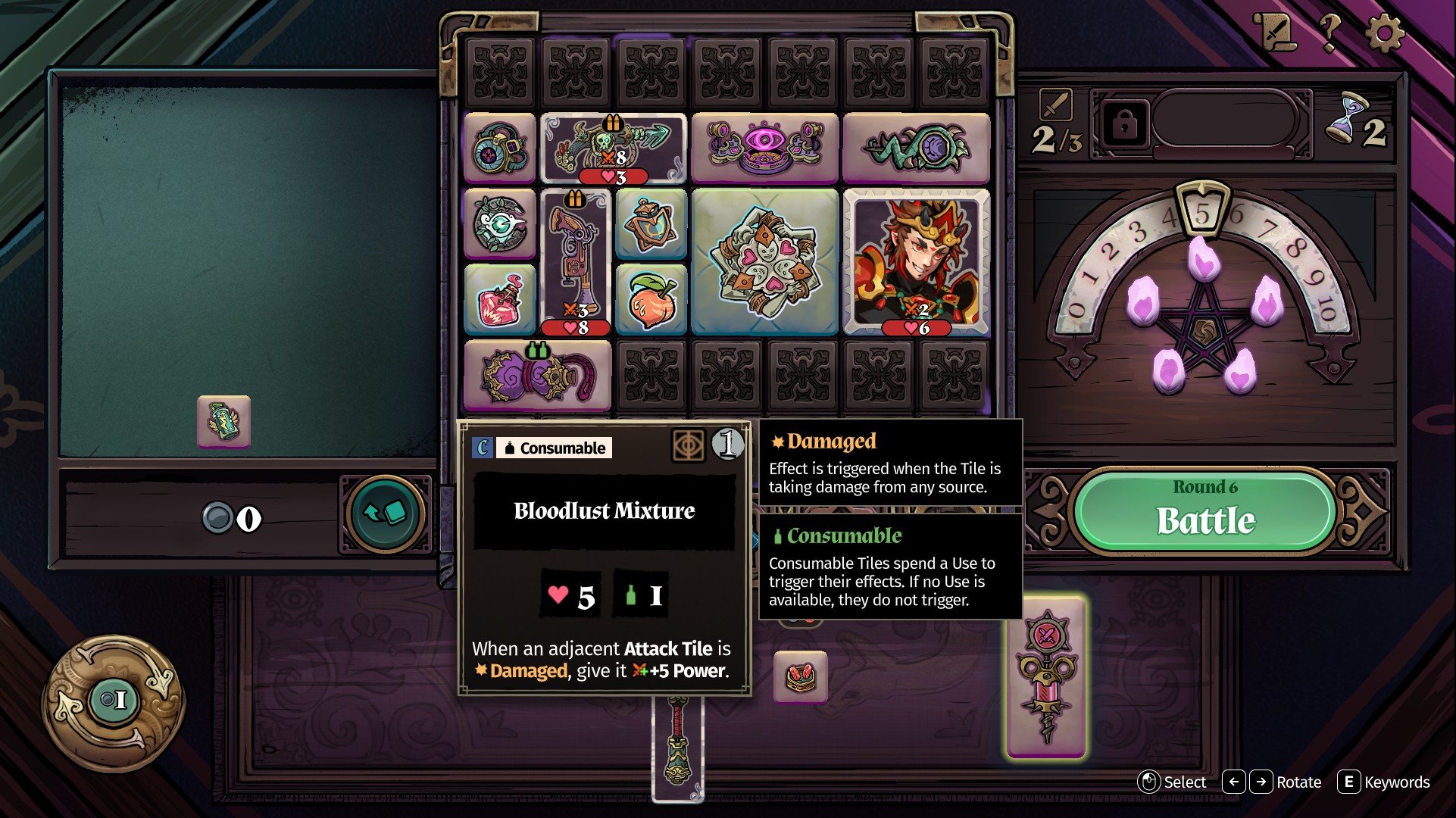
Task: Select the red gem chest tile
Action: tap(801, 676)
